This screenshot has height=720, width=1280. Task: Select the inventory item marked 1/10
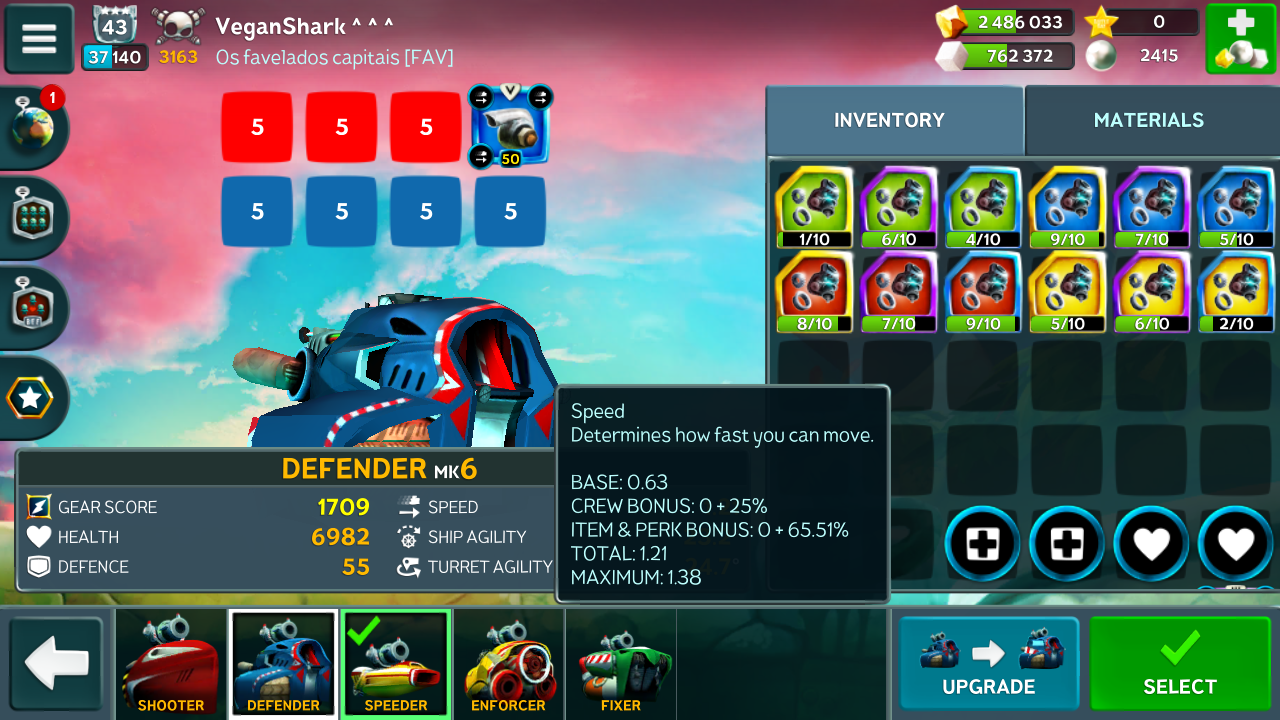pyautogui.click(x=814, y=206)
